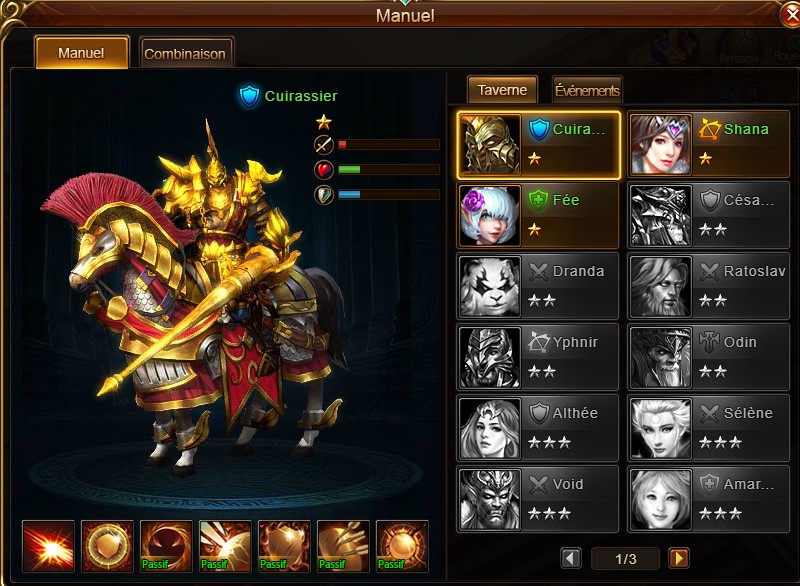View the Althée hero entry
The width and height of the screenshot is (800, 586).
tap(539, 428)
